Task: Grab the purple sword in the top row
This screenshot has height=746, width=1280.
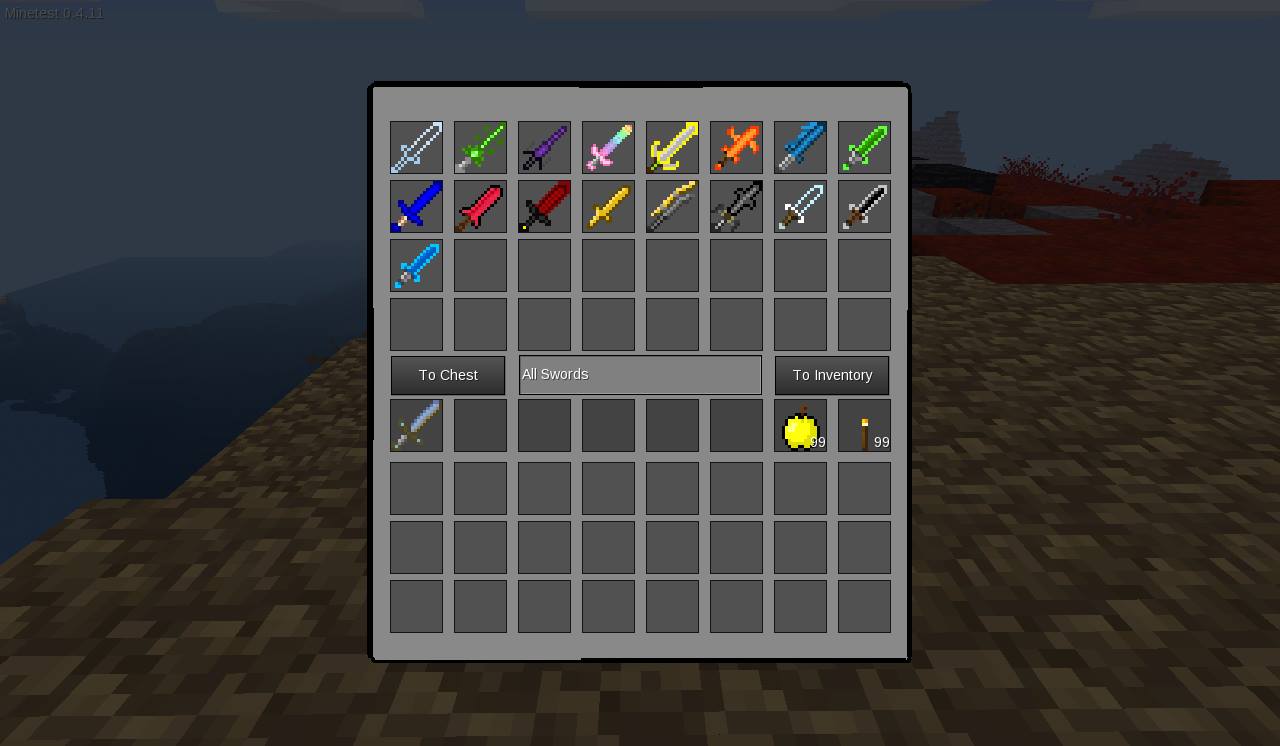Action: coord(544,147)
